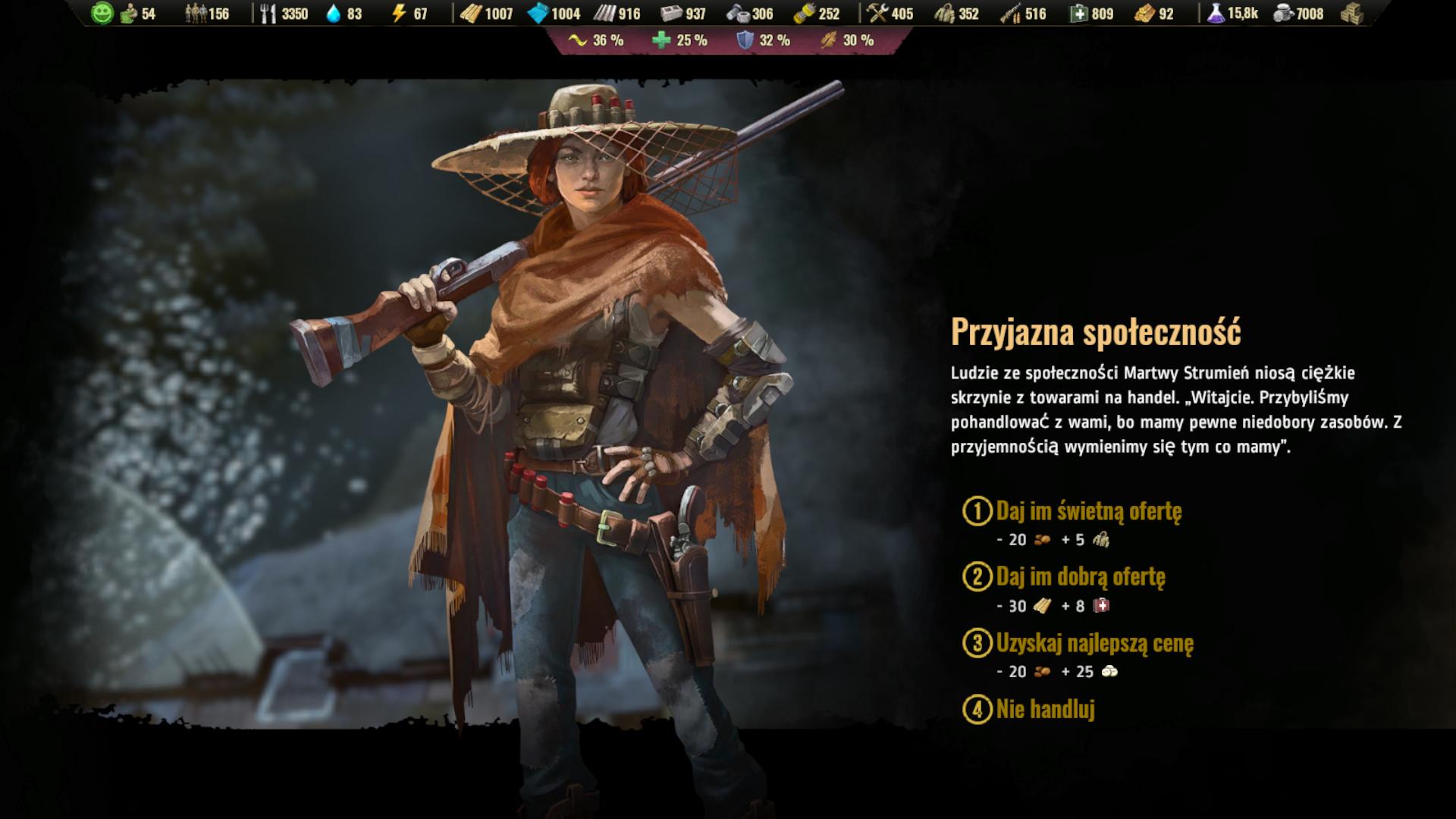The image size is (1456, 819).
Task: Choose "Daj im świetną ofertę" option
Action: 1087,511
